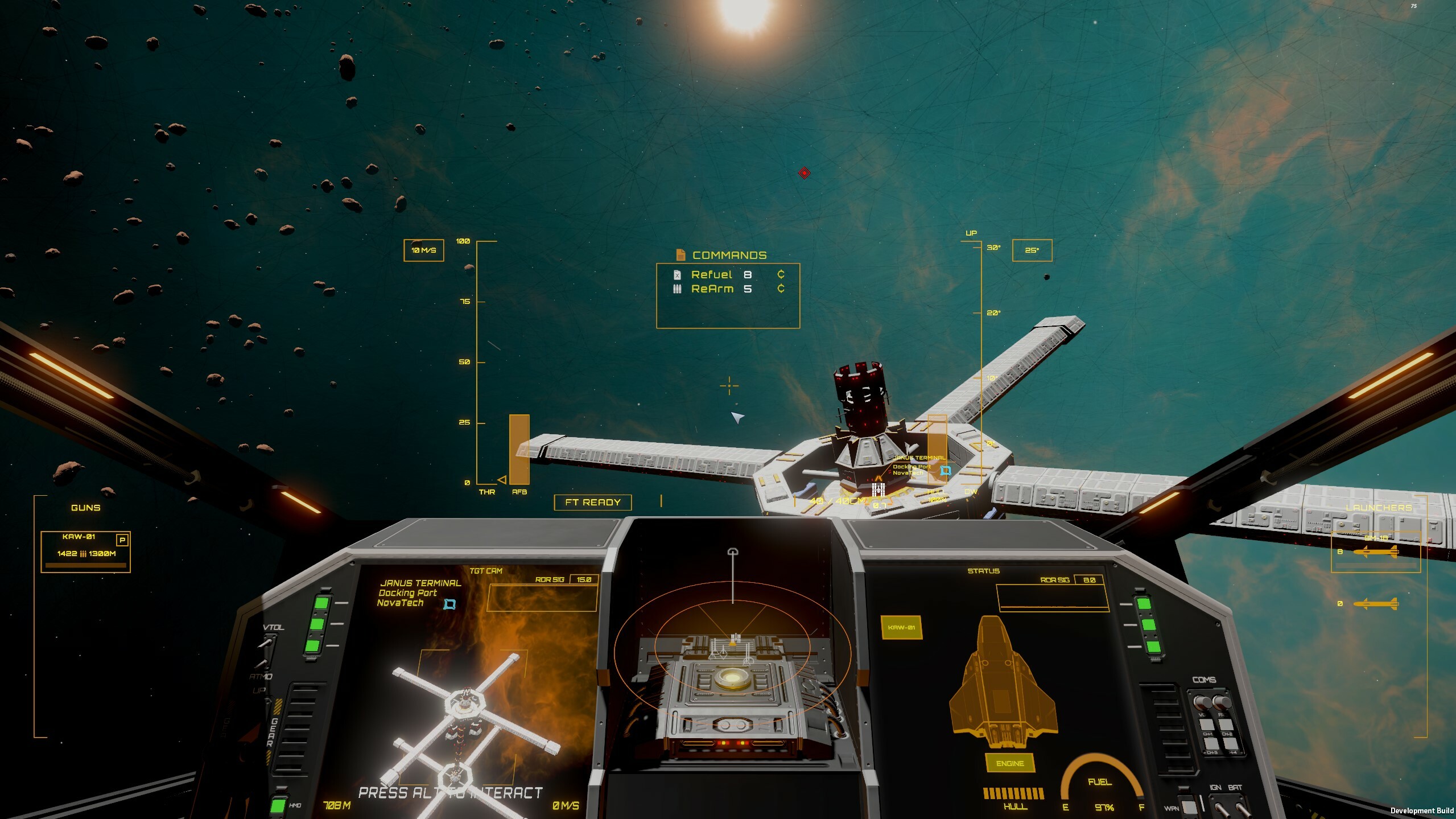This screenshot has width=1456, height=819.
Task: Select the Refuel command entry
Action: pyautogui.click(x=711, y=274)
